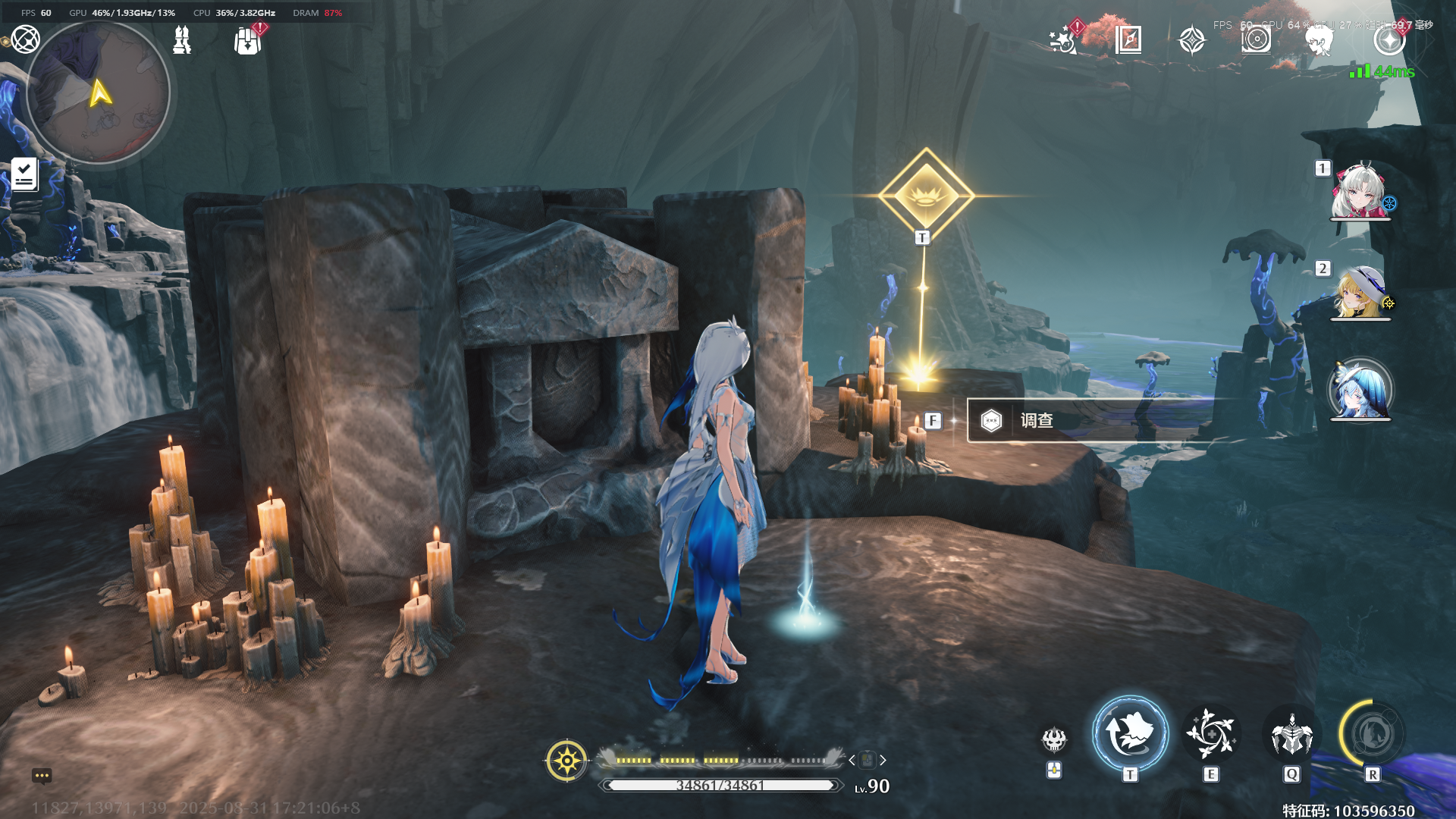
Task: Use the skull utility gadget icon
Action: [1054, 739]
